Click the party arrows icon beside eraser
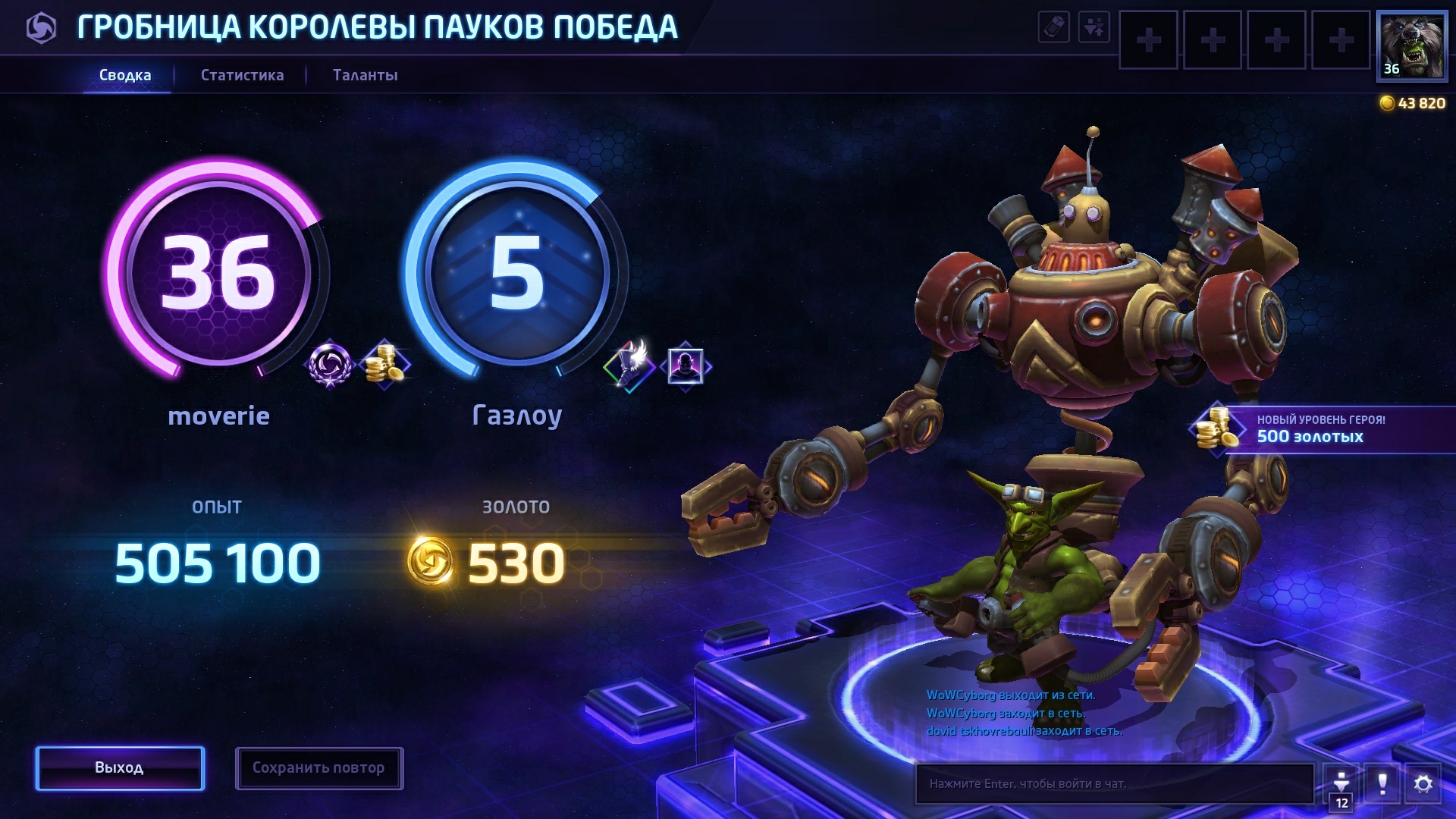1456x819 pixels. pos(1094,27)
